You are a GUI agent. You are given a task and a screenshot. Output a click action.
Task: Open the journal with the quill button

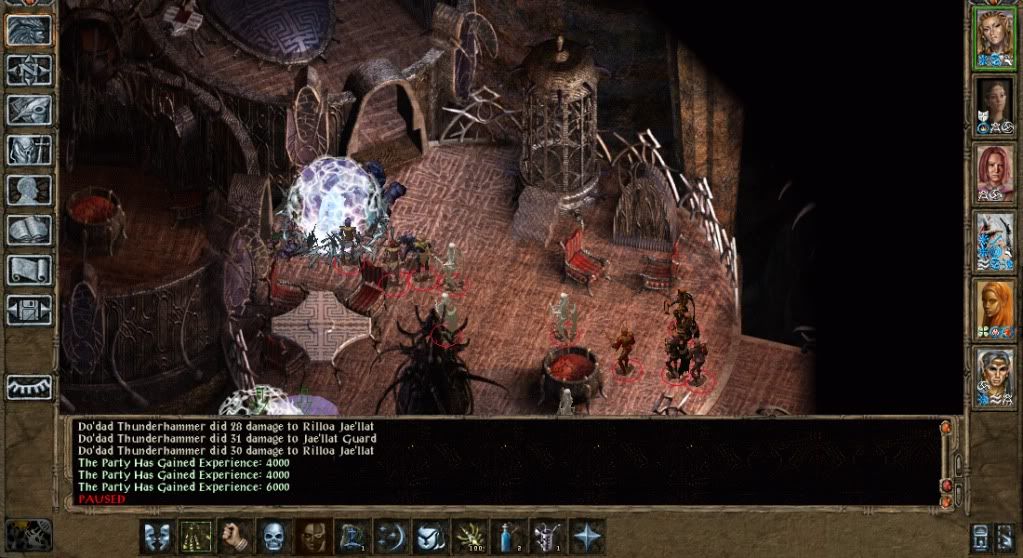click(29, 110)
